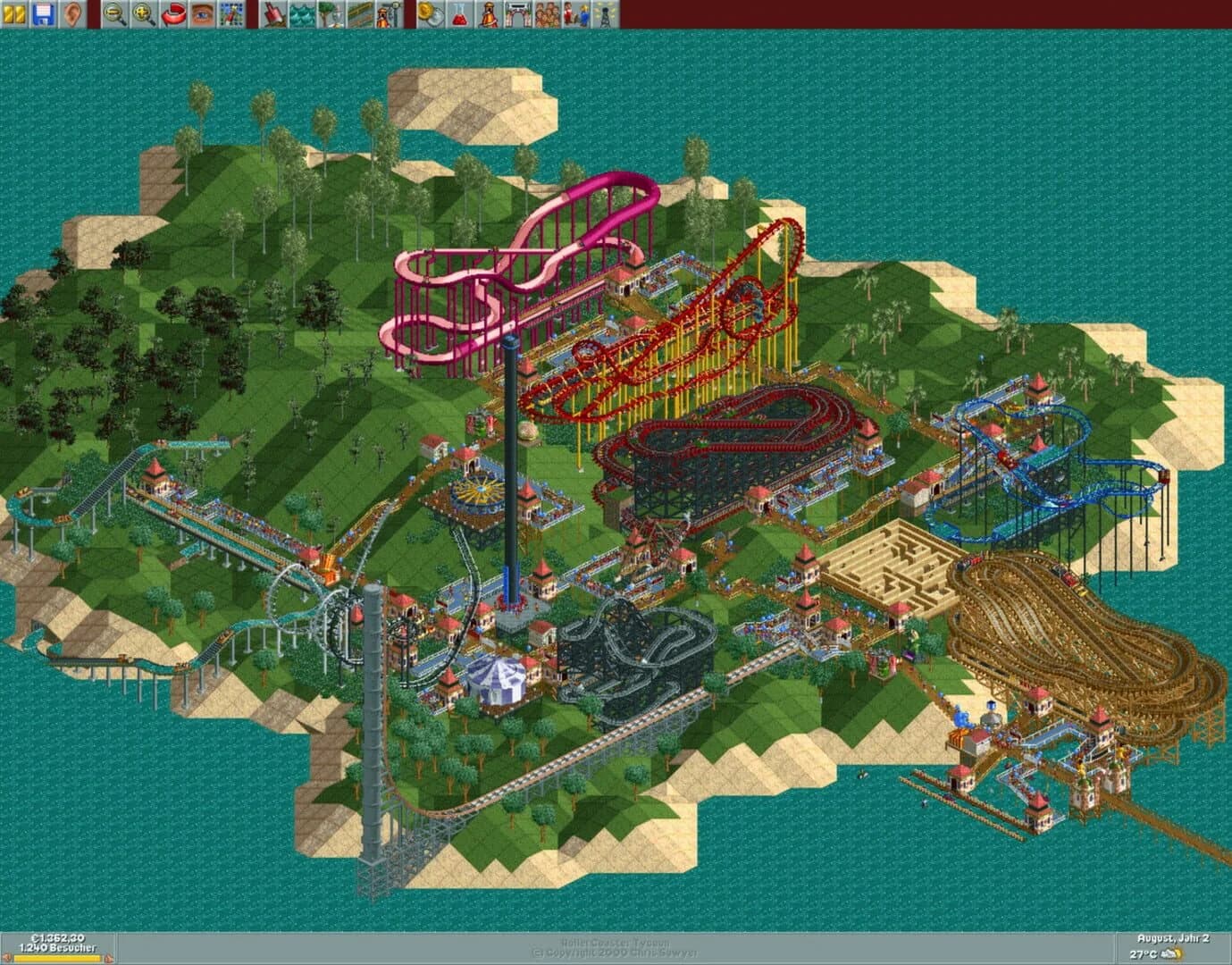Click the yellow park rating bar
Screen dimensions: 1232x965
point(57,957)
